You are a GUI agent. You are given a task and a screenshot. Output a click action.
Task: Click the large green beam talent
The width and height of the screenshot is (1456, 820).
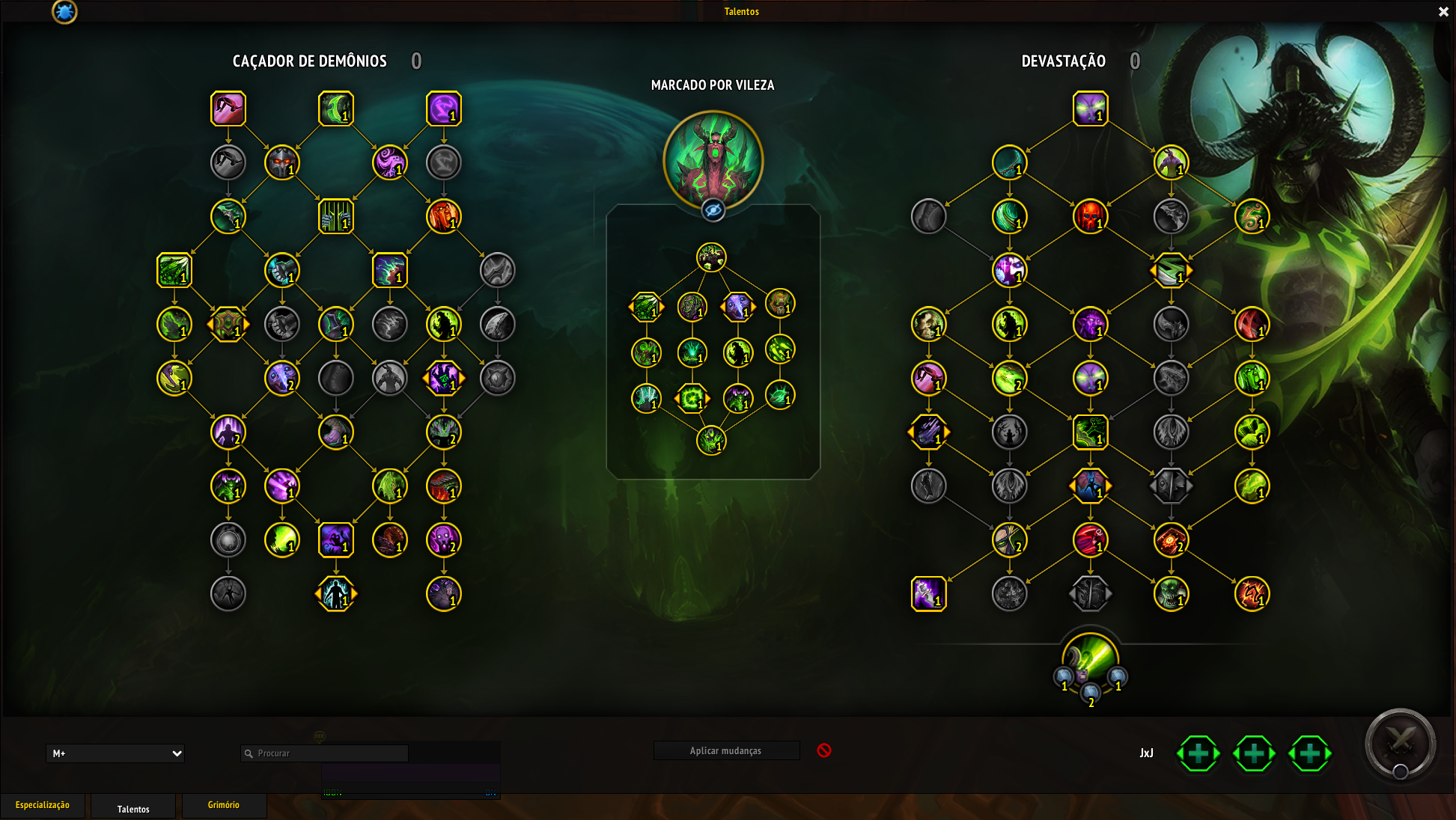point(1090,658)
